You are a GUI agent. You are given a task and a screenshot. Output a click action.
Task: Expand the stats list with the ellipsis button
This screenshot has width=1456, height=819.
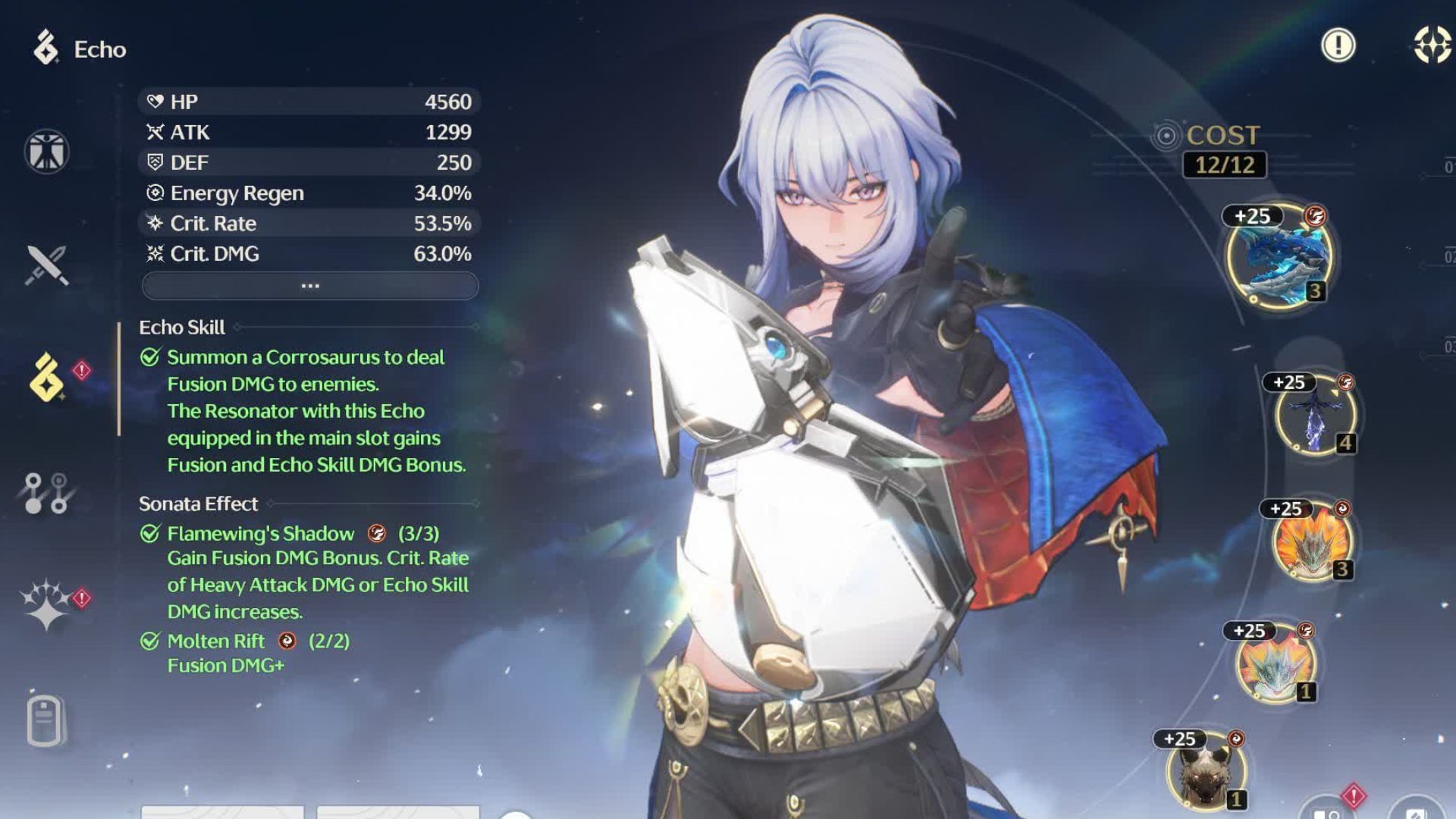pos(310,286)
